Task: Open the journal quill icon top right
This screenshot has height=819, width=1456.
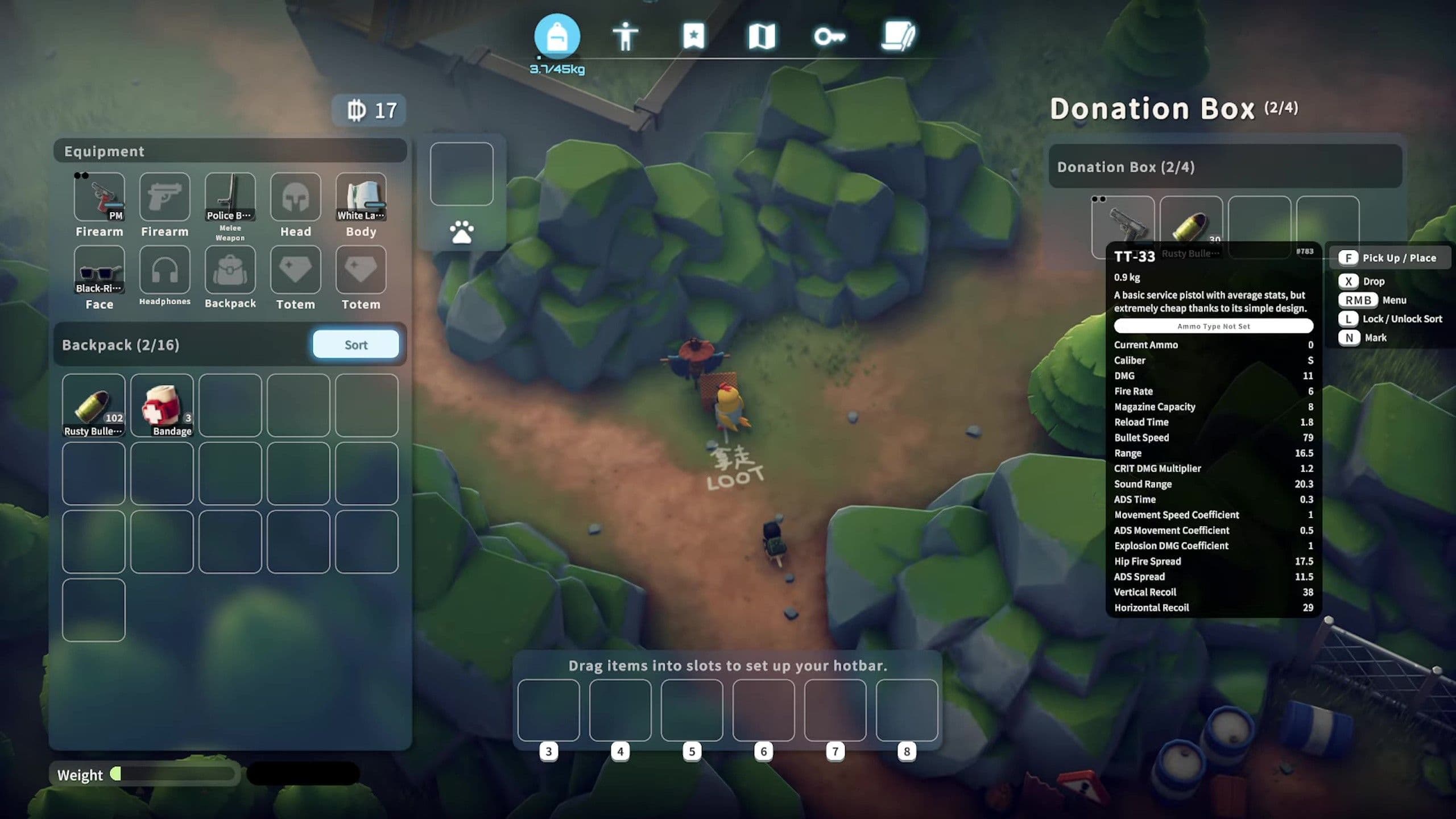Action: (899, 36)
